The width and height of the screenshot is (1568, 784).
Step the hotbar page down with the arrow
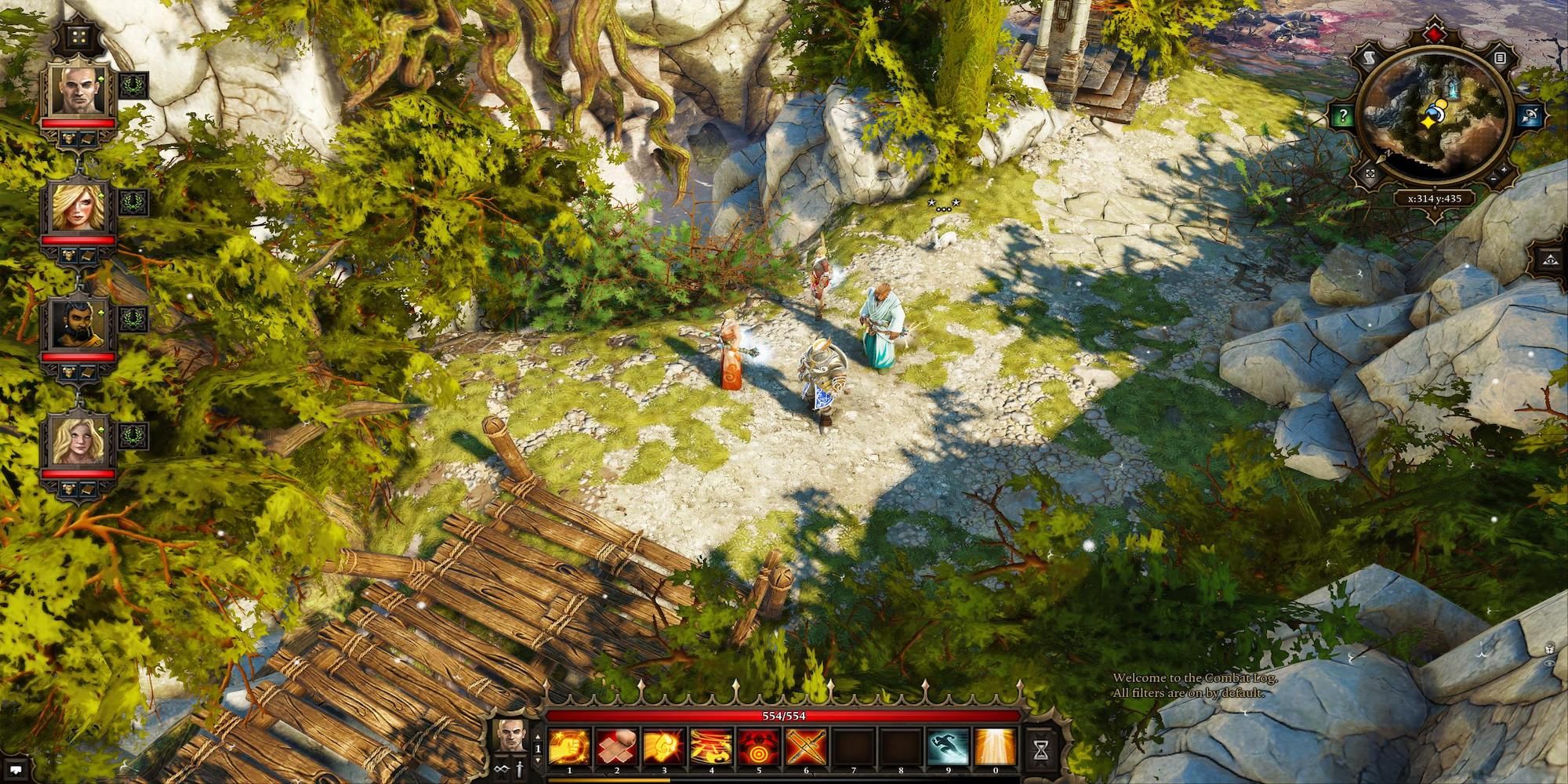point(538,760)
